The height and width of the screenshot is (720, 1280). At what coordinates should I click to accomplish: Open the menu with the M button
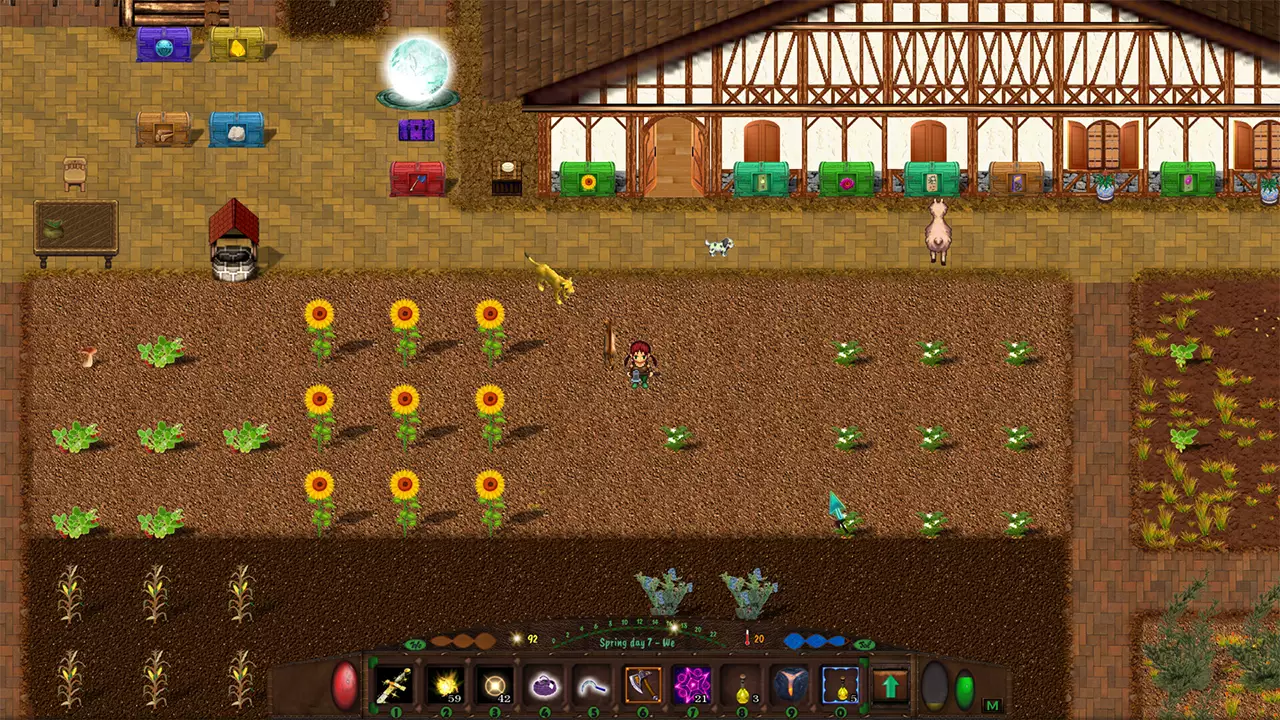pyautogui.click(x=993, y=705)
